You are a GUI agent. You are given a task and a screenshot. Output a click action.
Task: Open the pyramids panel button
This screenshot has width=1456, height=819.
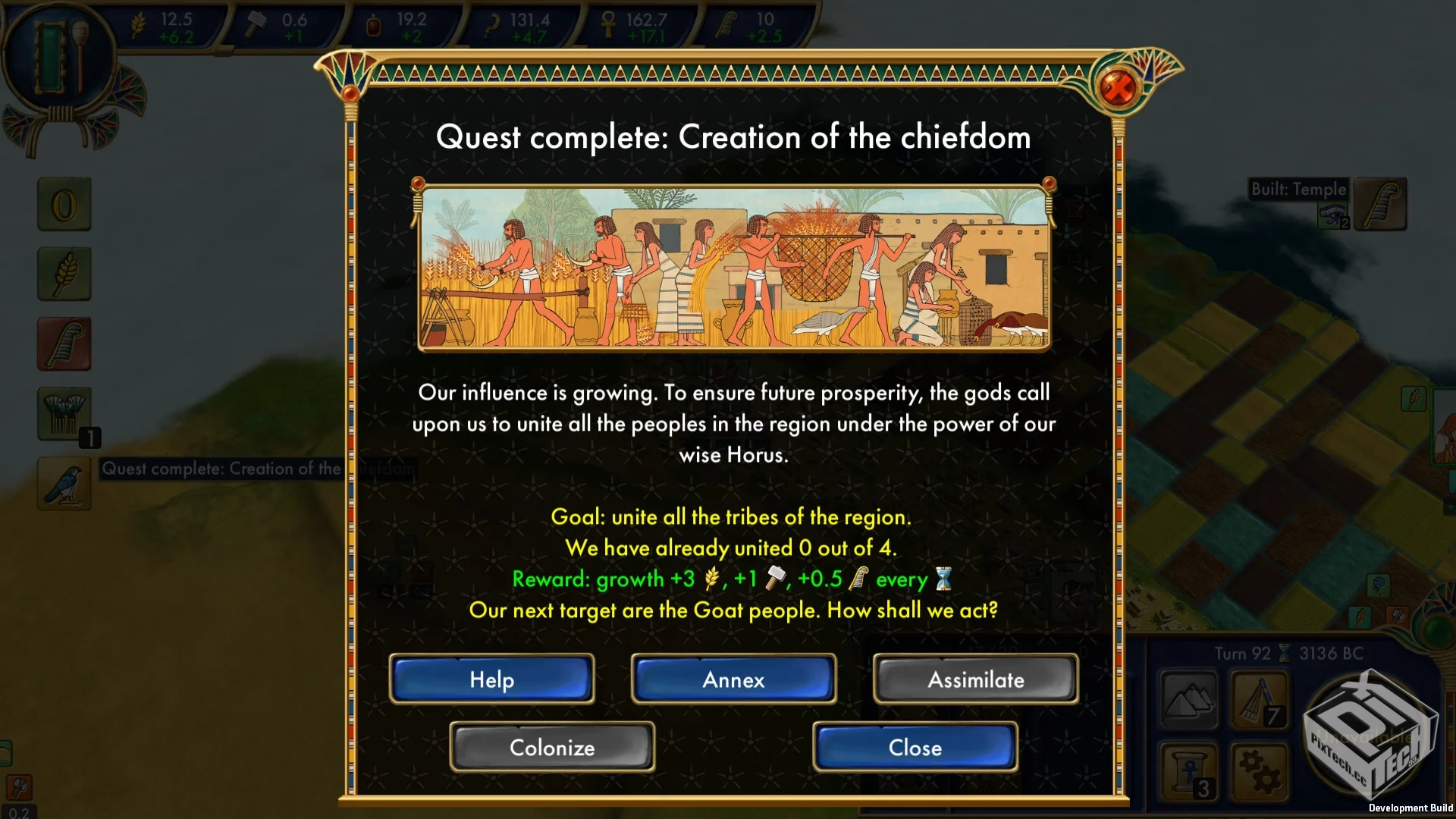[x=1188, y=700]
